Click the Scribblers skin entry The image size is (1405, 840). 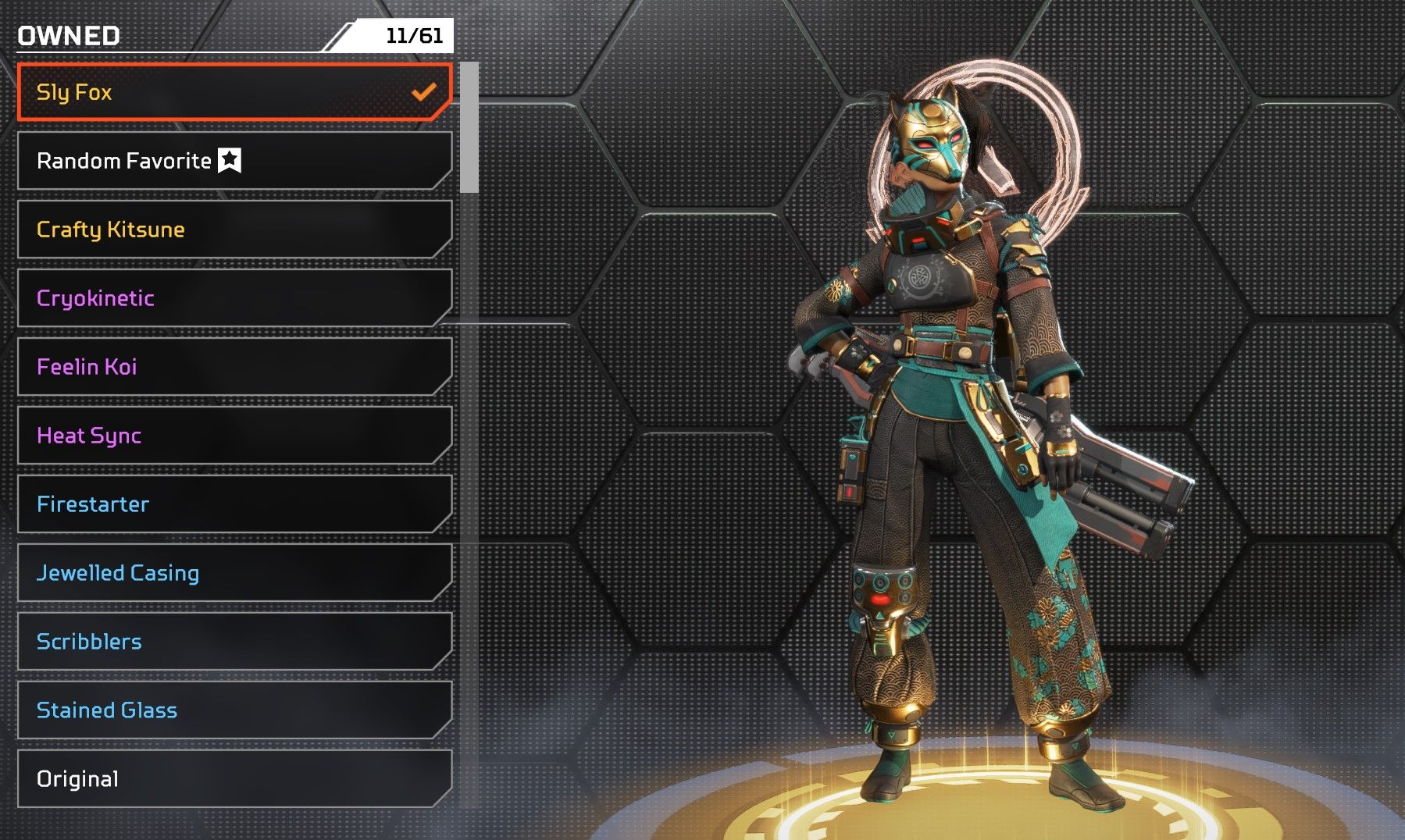234,642
